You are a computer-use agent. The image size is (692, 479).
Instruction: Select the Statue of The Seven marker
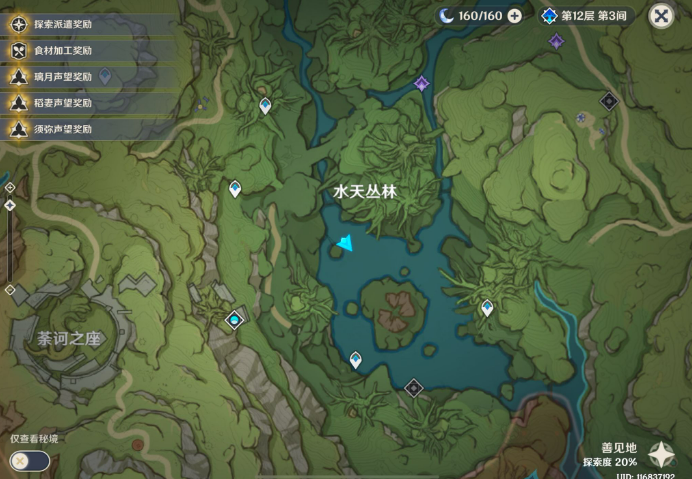pos(235,320)
